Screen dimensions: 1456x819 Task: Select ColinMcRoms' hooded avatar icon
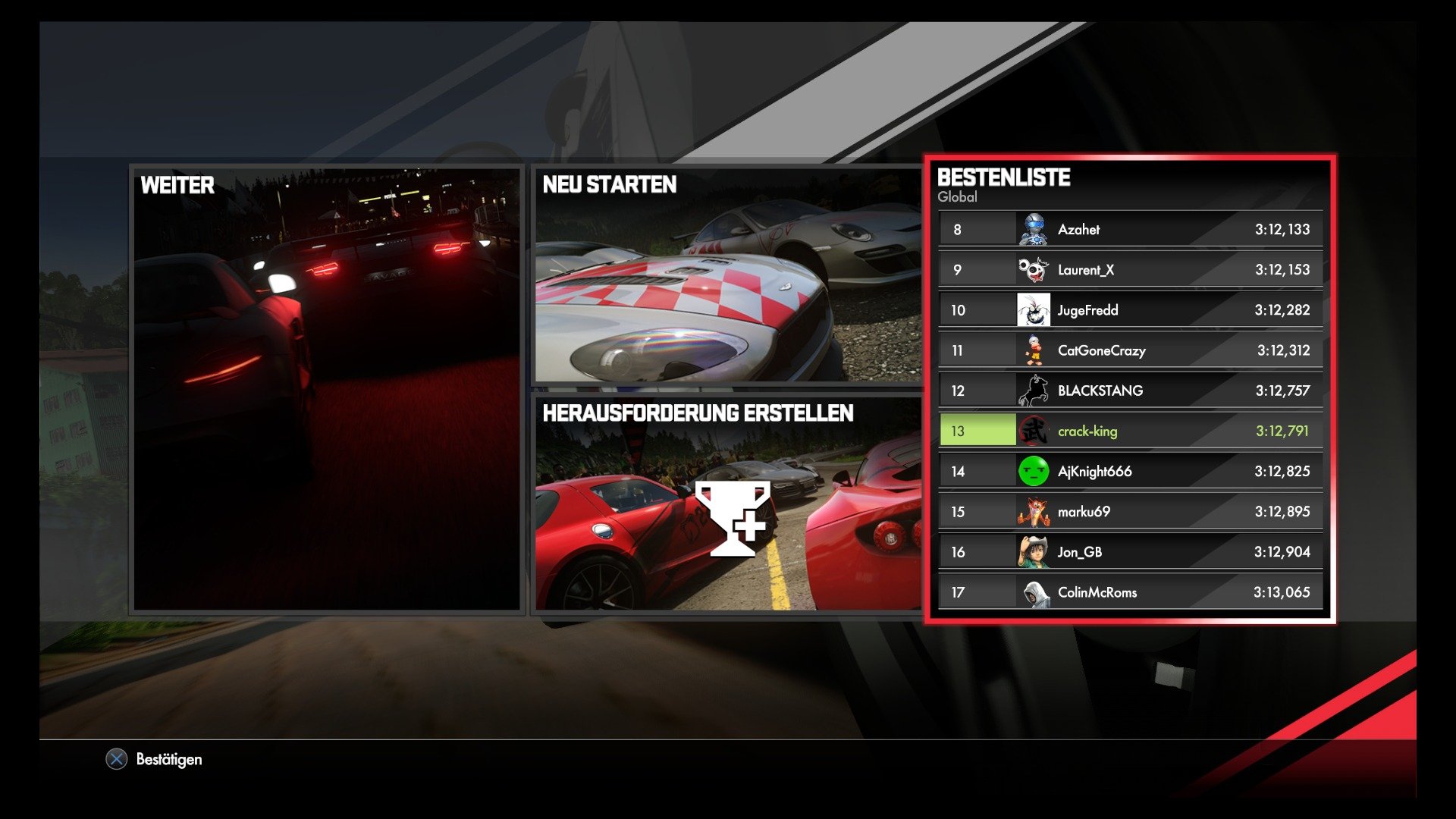click(1033, 591)
